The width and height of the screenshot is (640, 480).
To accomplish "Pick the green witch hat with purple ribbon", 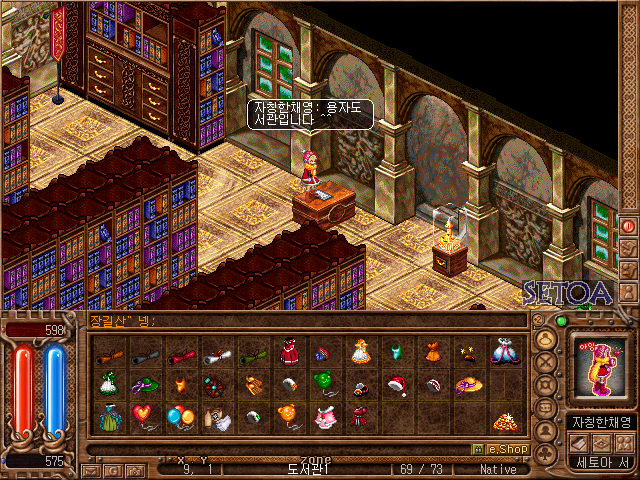I will coord(144,385).
